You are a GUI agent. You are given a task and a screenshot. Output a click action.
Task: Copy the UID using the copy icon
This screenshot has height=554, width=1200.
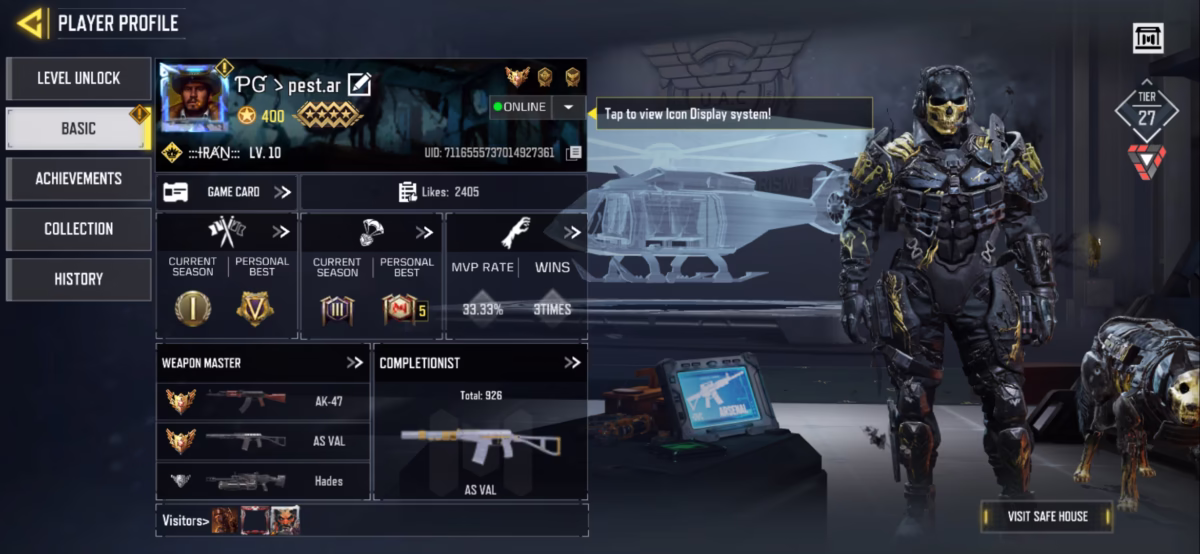[x=573, y=153]
